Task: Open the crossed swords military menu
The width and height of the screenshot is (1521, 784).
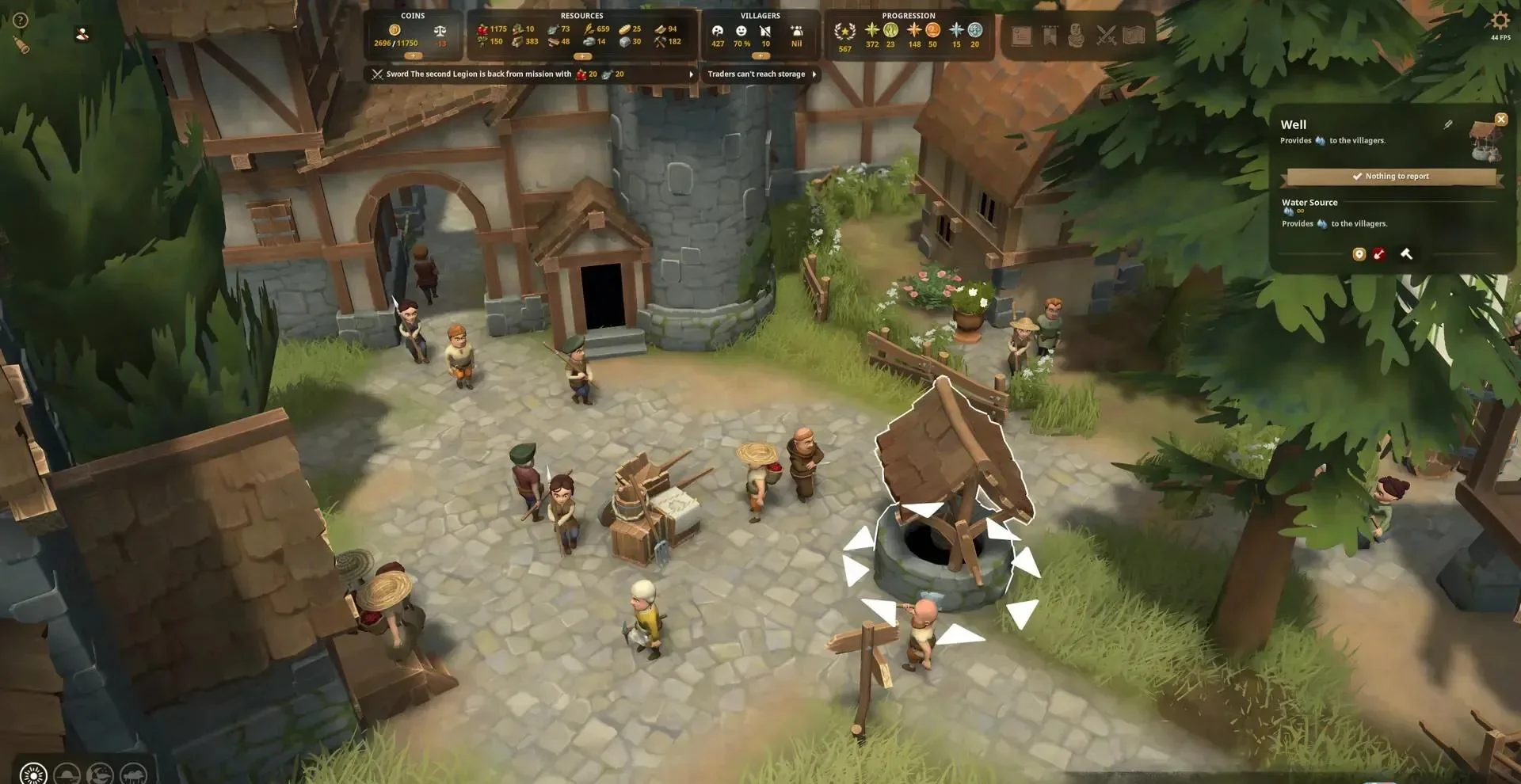Action: (x=1106, y=36)
